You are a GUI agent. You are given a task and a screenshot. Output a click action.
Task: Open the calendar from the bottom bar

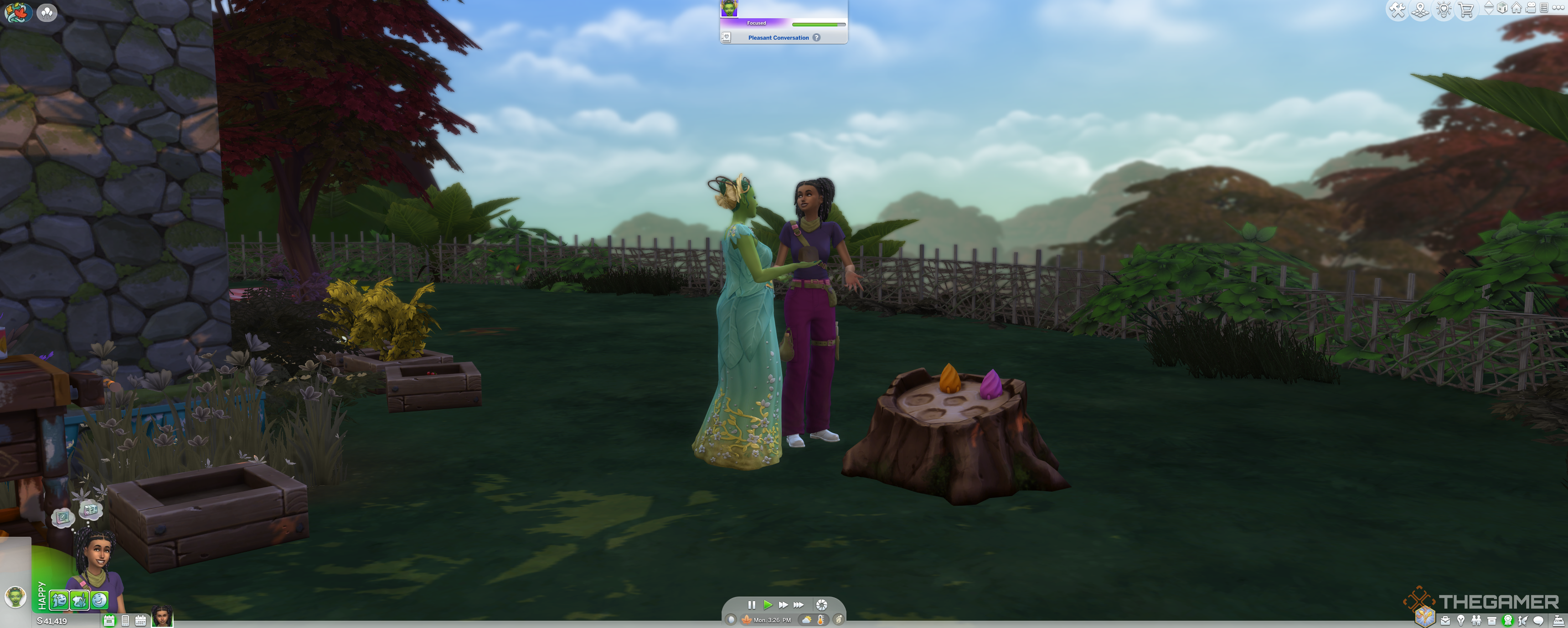point(140,621)
